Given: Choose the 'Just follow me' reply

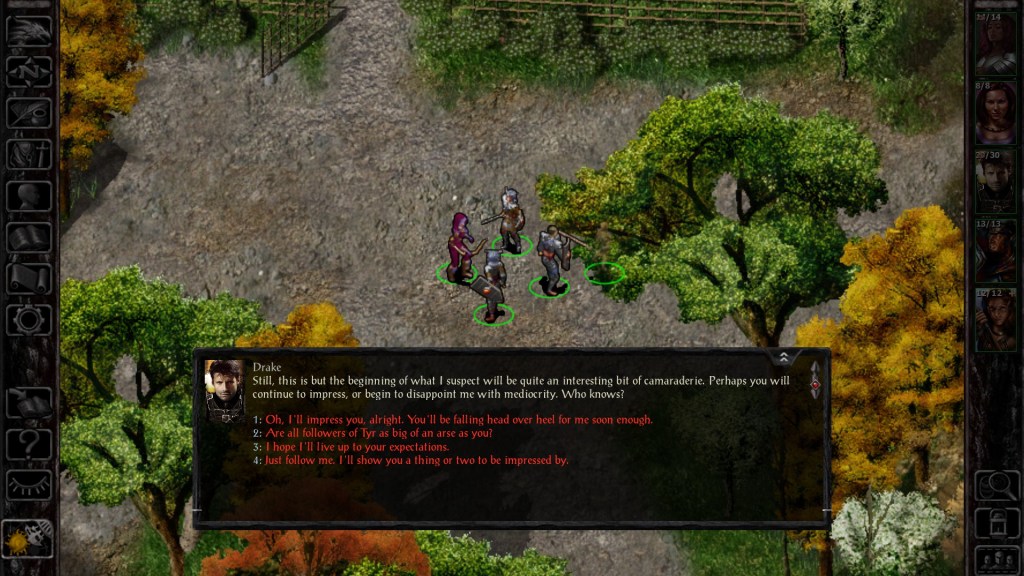Looking at the screenshot, I should coord(410,461).
